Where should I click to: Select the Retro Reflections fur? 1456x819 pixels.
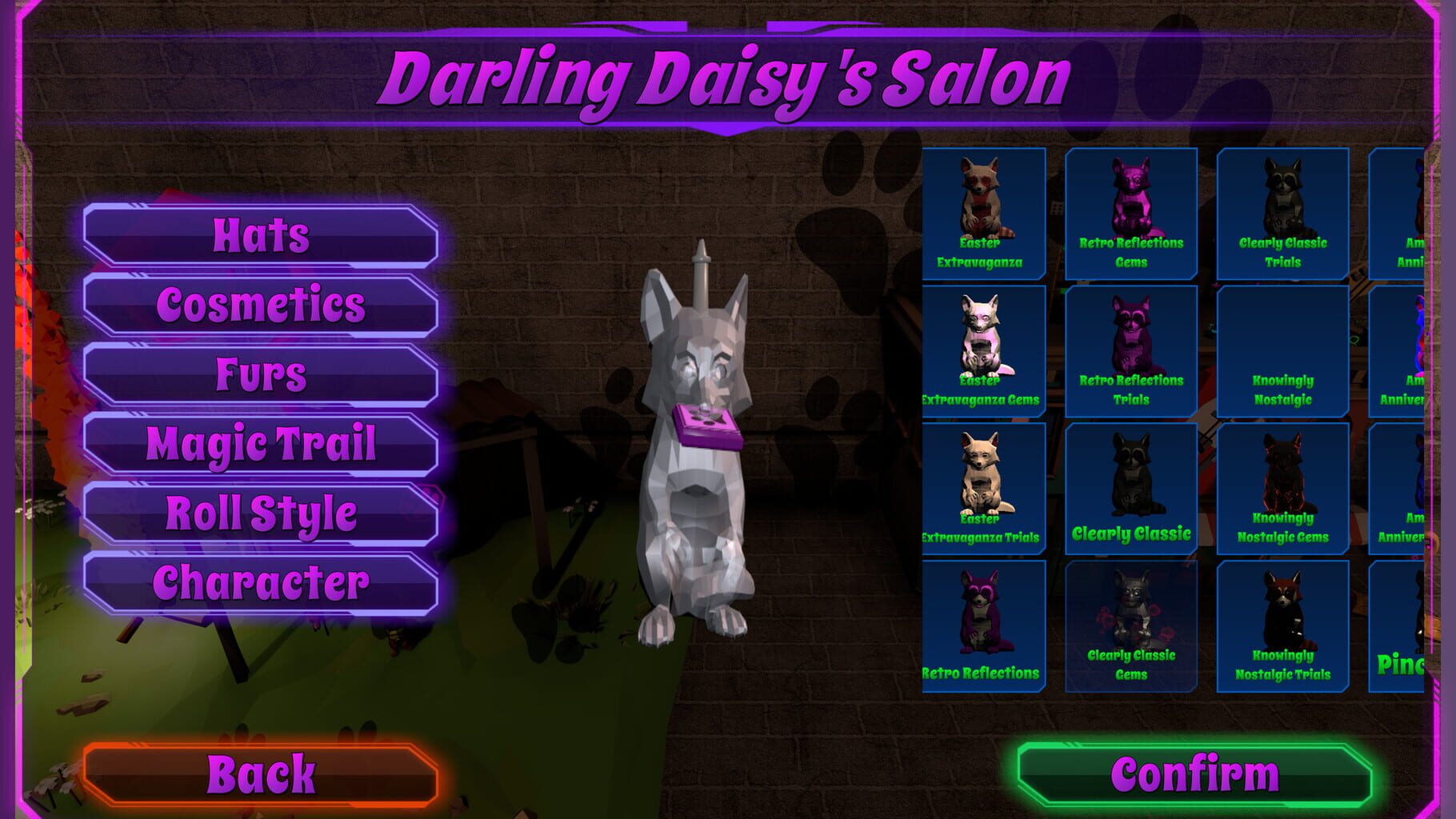pos(986,624)
